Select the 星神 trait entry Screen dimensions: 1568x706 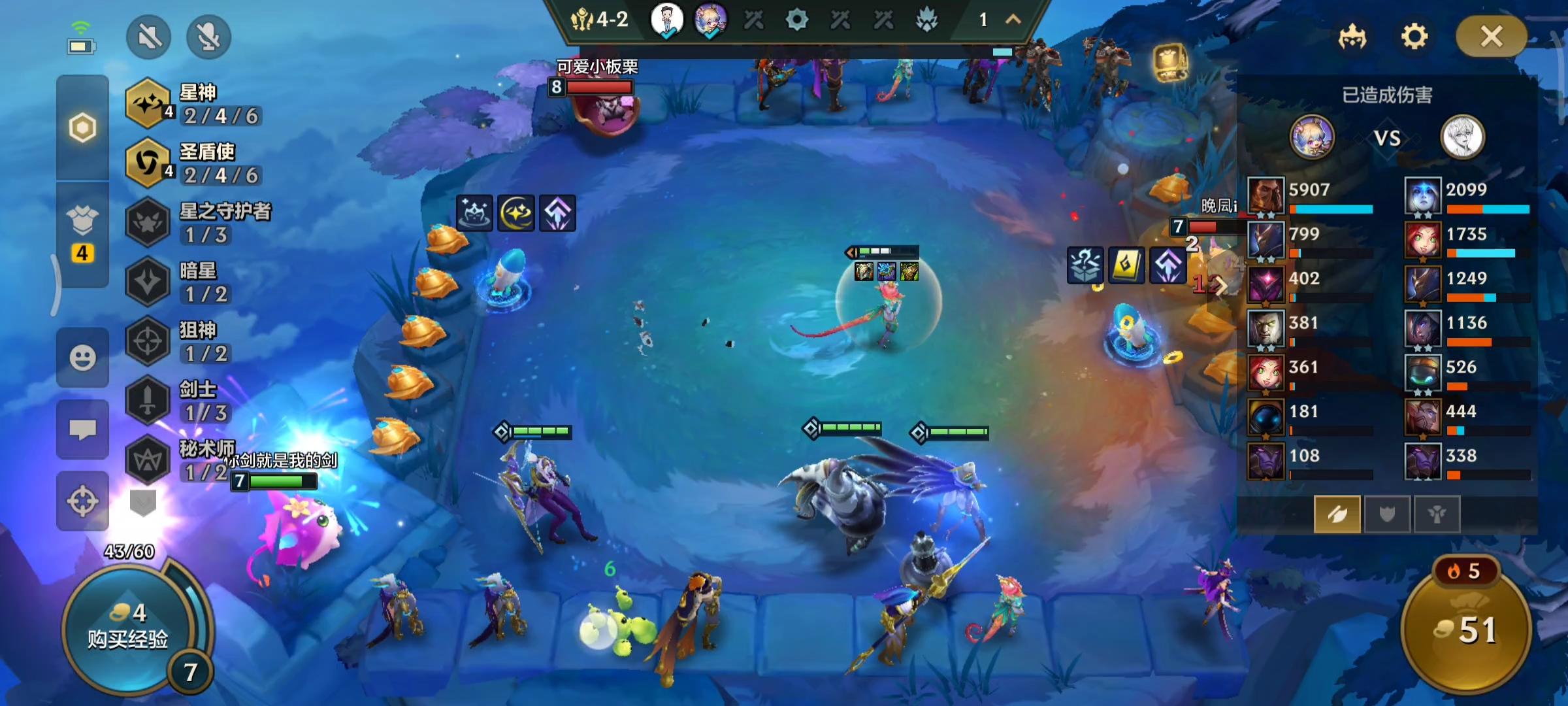pyautogui.click(x=195, y=105)
